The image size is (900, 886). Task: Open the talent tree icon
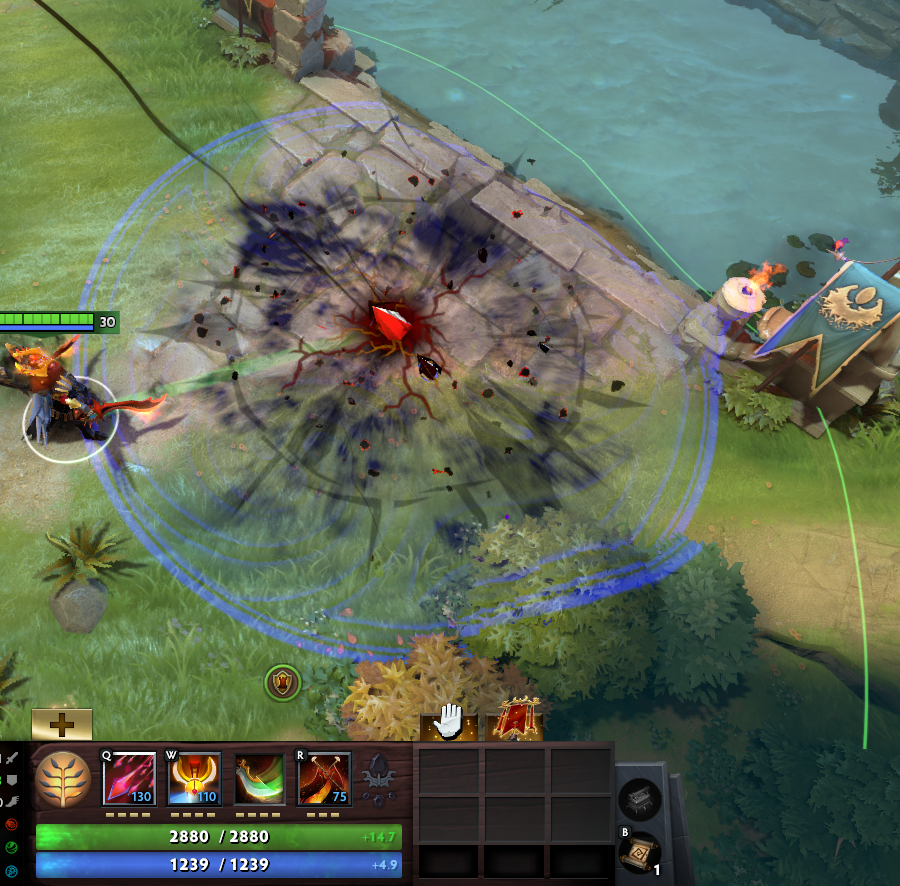[x=63, y=778]
